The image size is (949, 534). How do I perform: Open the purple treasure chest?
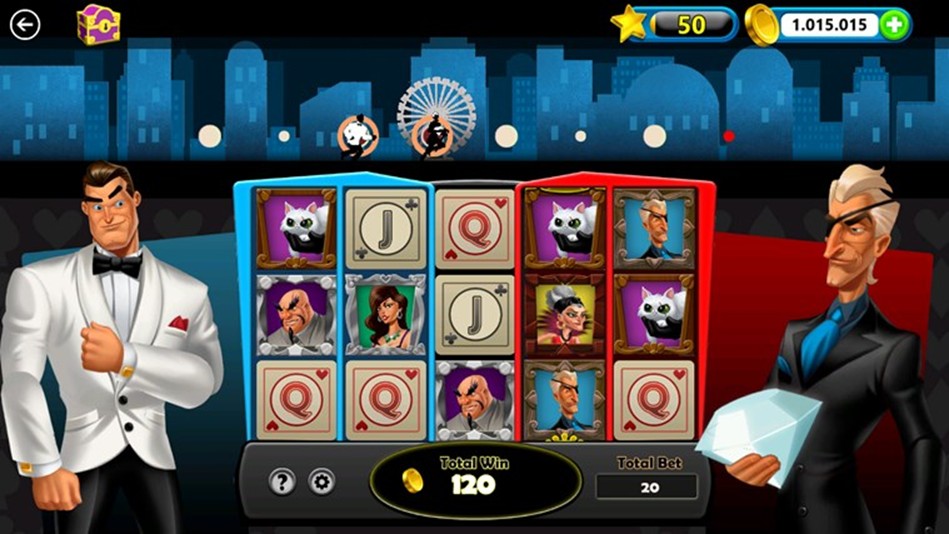click(98, 24)
